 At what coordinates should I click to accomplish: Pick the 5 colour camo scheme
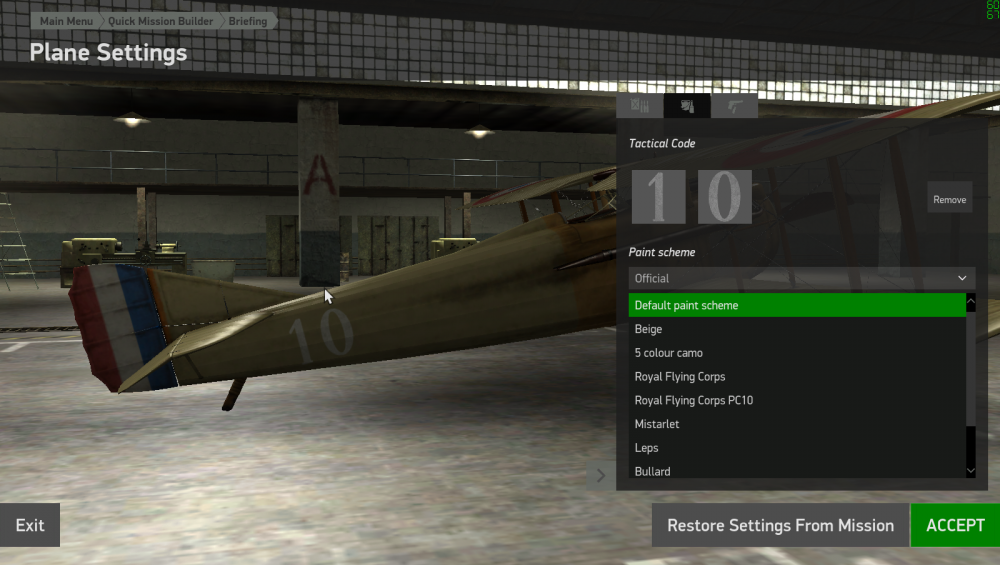[797, 353]
